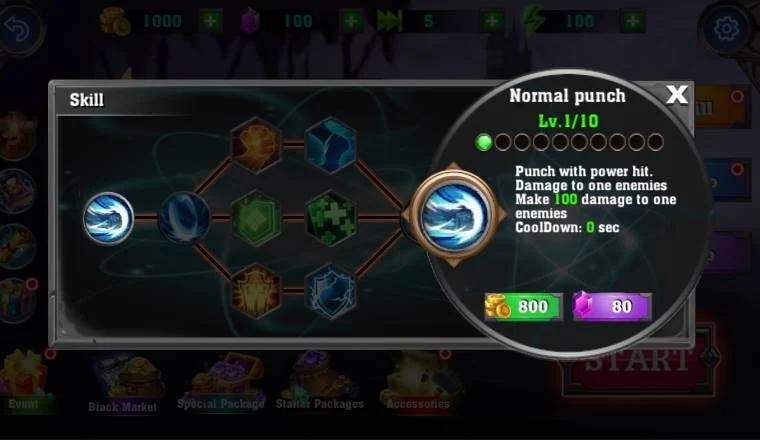Add more purple gems with plus button
Screen dimensions: 760x440
click(x=351, y=20)
